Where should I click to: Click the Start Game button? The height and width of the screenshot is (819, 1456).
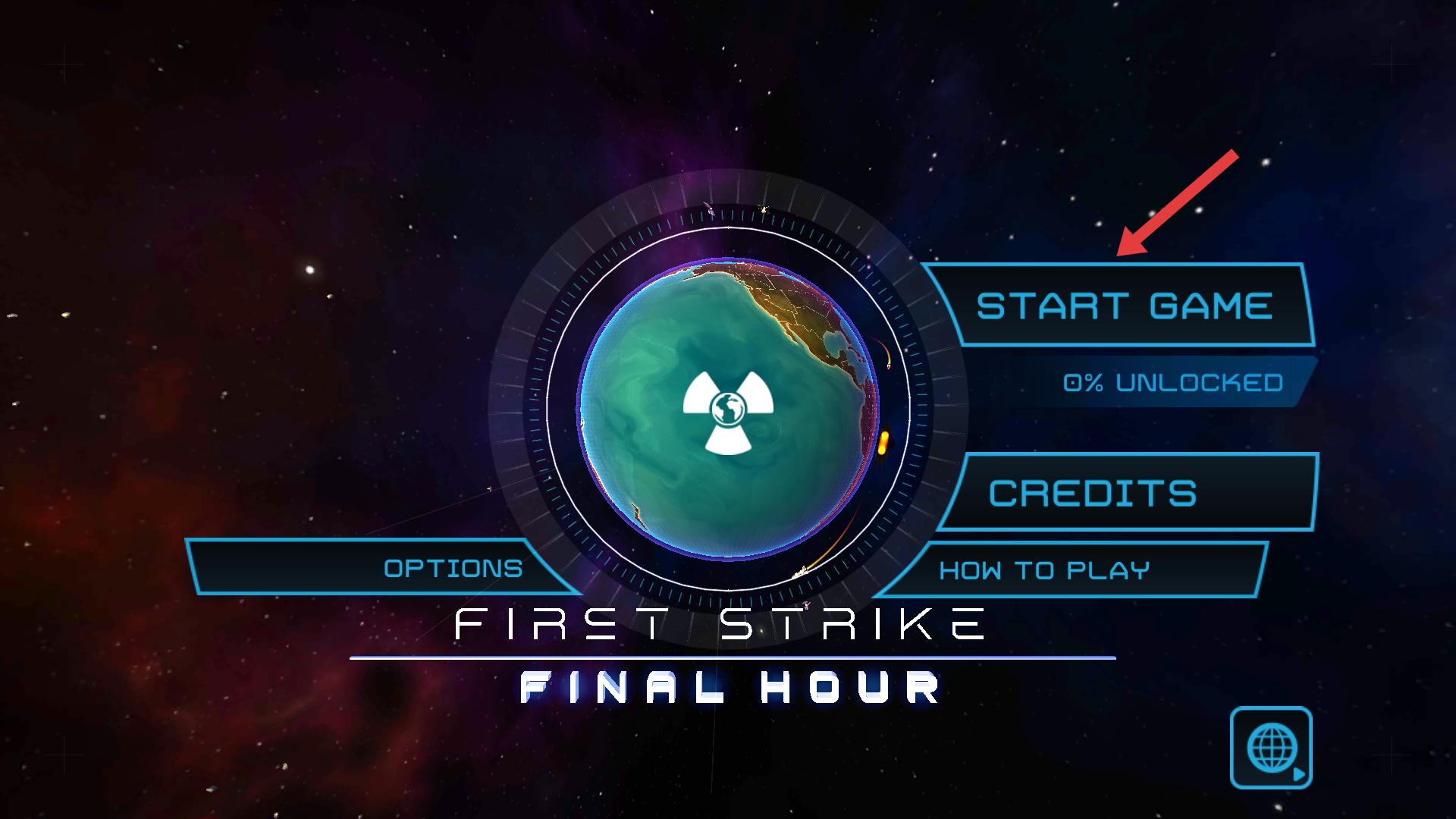(x=1122, y=306)
